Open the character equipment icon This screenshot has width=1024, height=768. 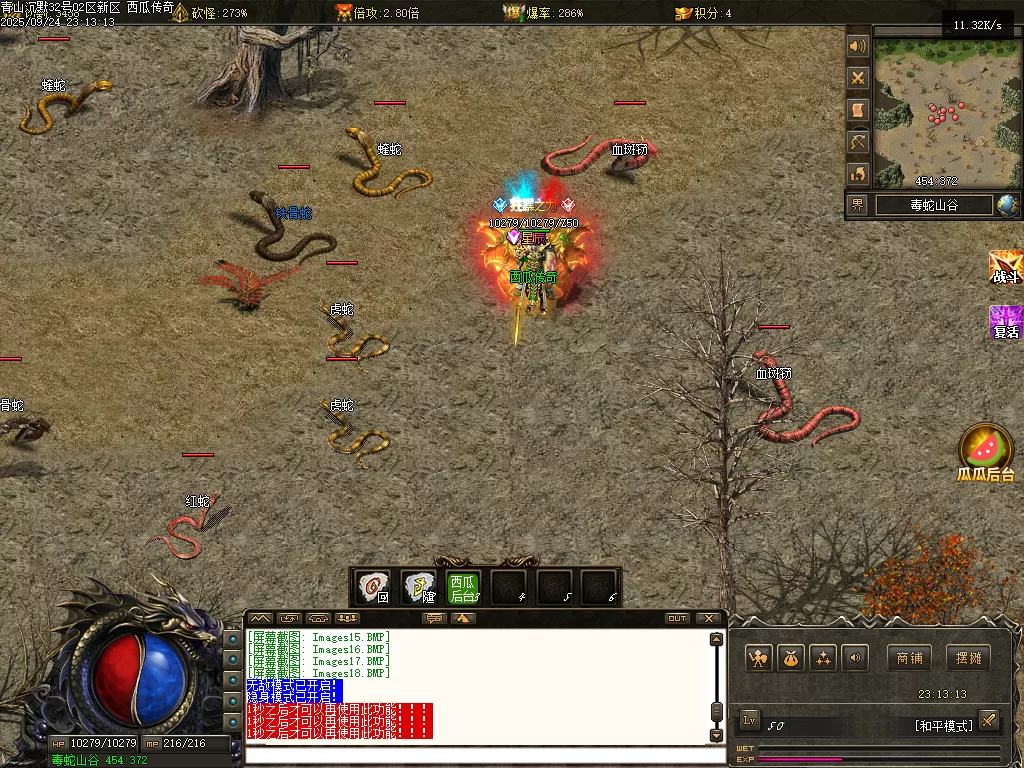pyautogui.click(x=759, y=657)
